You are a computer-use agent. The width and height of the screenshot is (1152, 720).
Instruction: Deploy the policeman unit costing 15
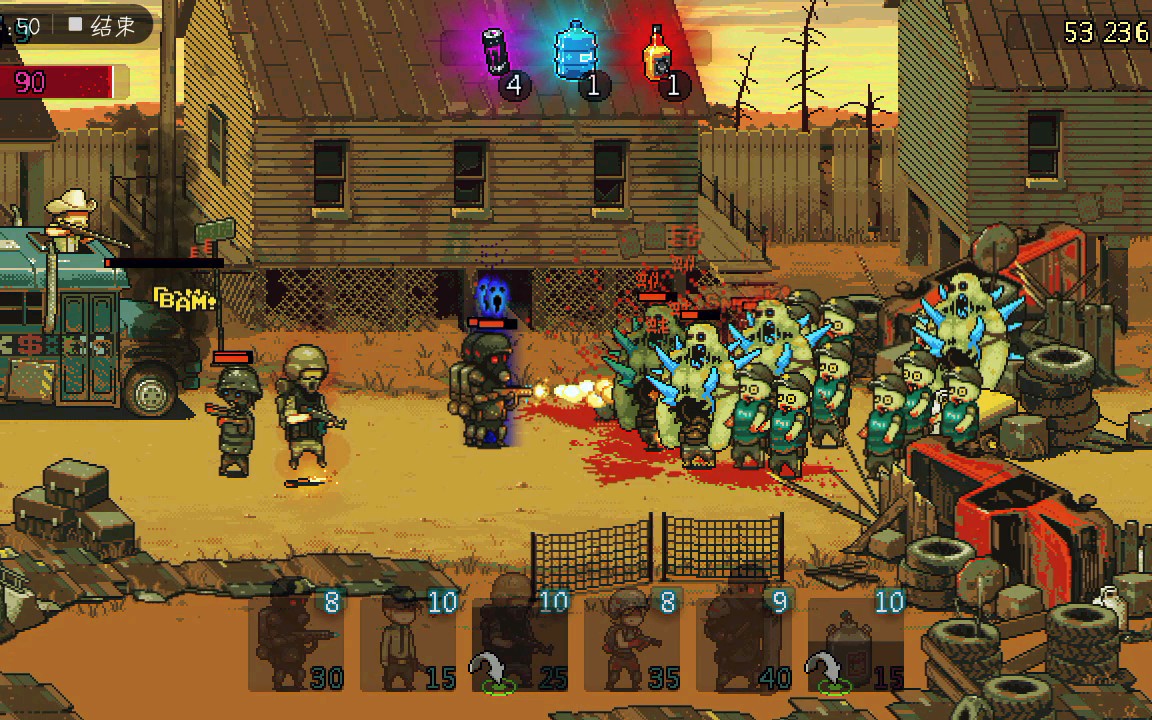click(x=408, y=643)
